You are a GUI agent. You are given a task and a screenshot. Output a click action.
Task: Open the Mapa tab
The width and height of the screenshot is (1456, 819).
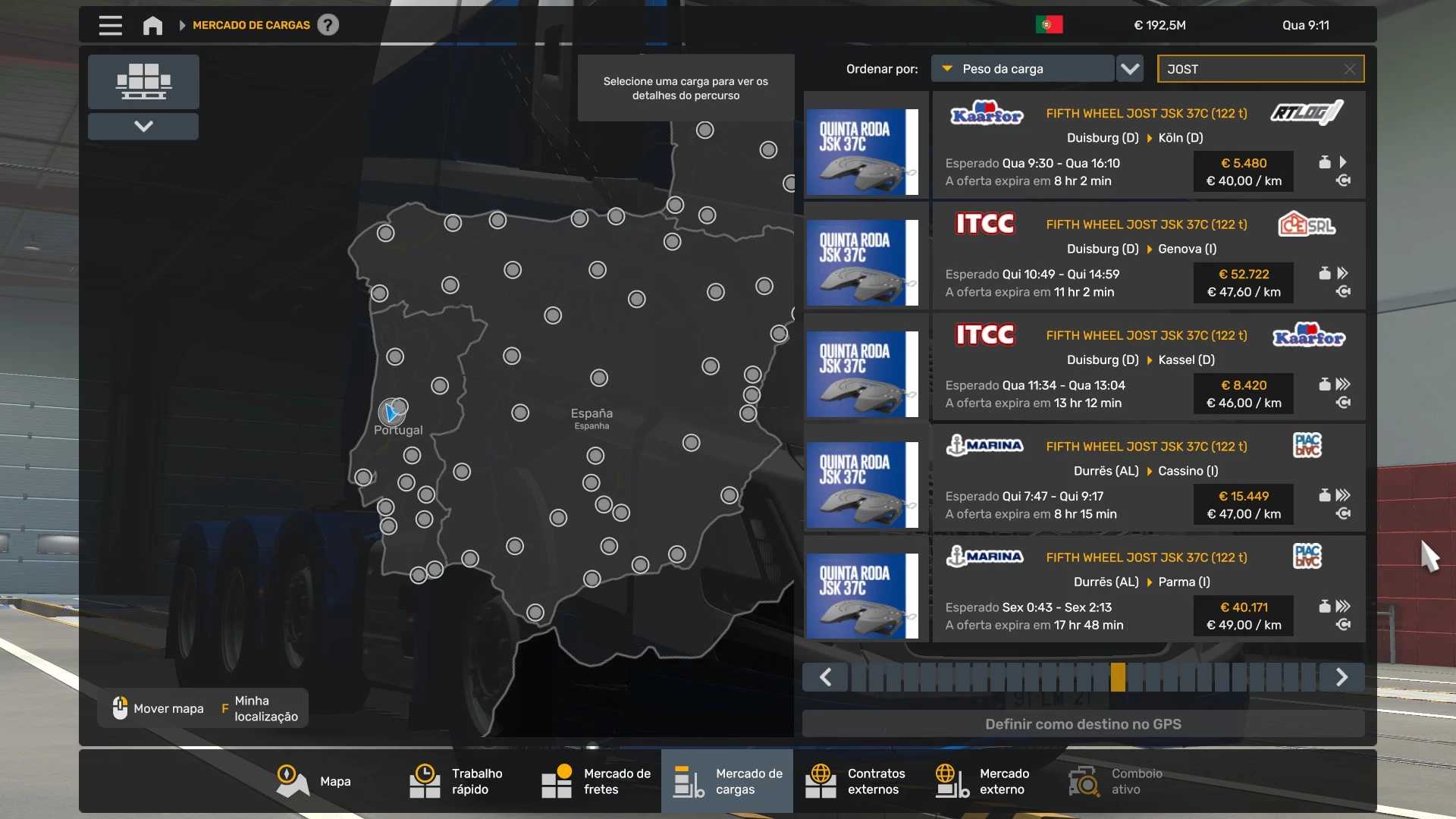coord(314,781)
